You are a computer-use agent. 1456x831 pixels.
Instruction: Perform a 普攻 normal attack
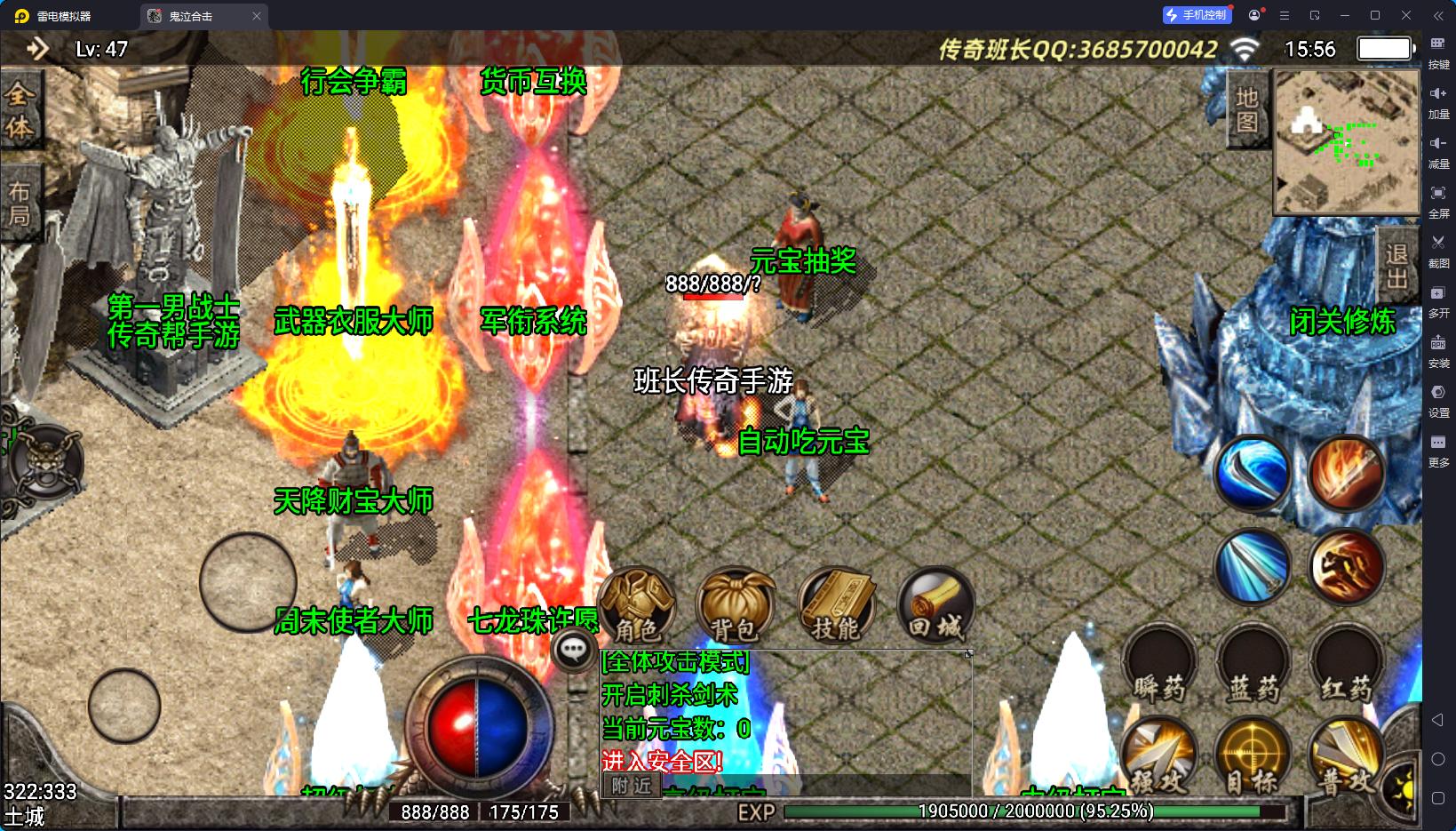click(1346, 757)
